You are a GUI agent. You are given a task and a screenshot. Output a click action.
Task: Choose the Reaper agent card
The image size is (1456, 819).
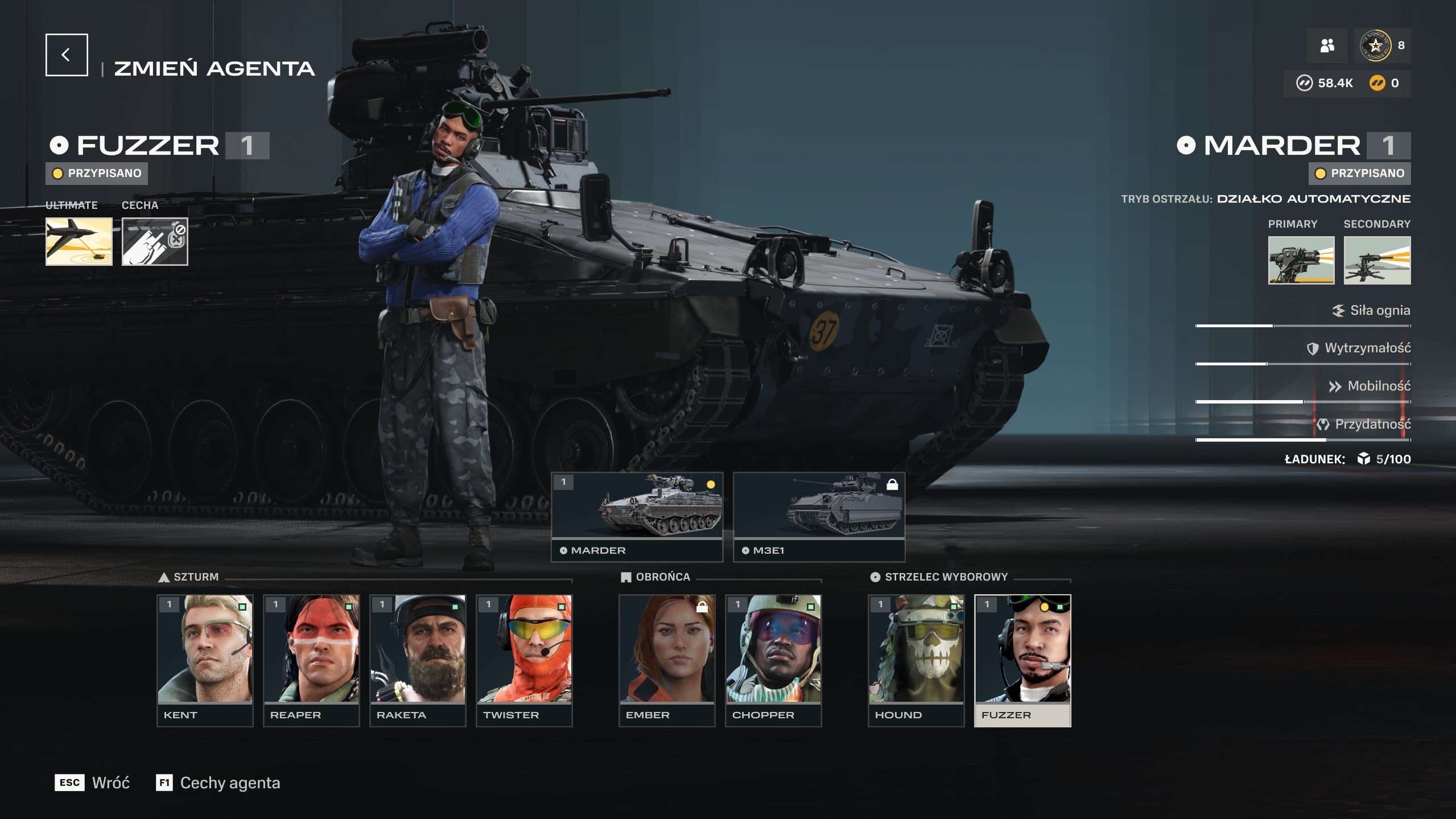tap(311, 660)
